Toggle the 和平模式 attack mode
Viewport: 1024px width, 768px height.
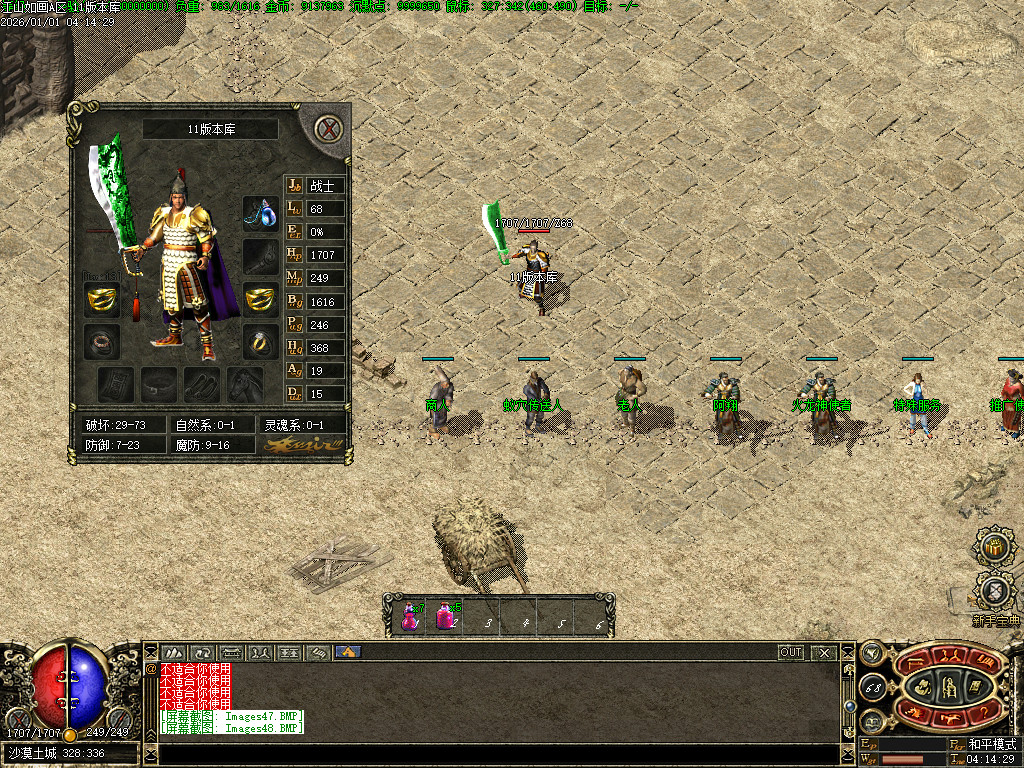coord(990,745)
